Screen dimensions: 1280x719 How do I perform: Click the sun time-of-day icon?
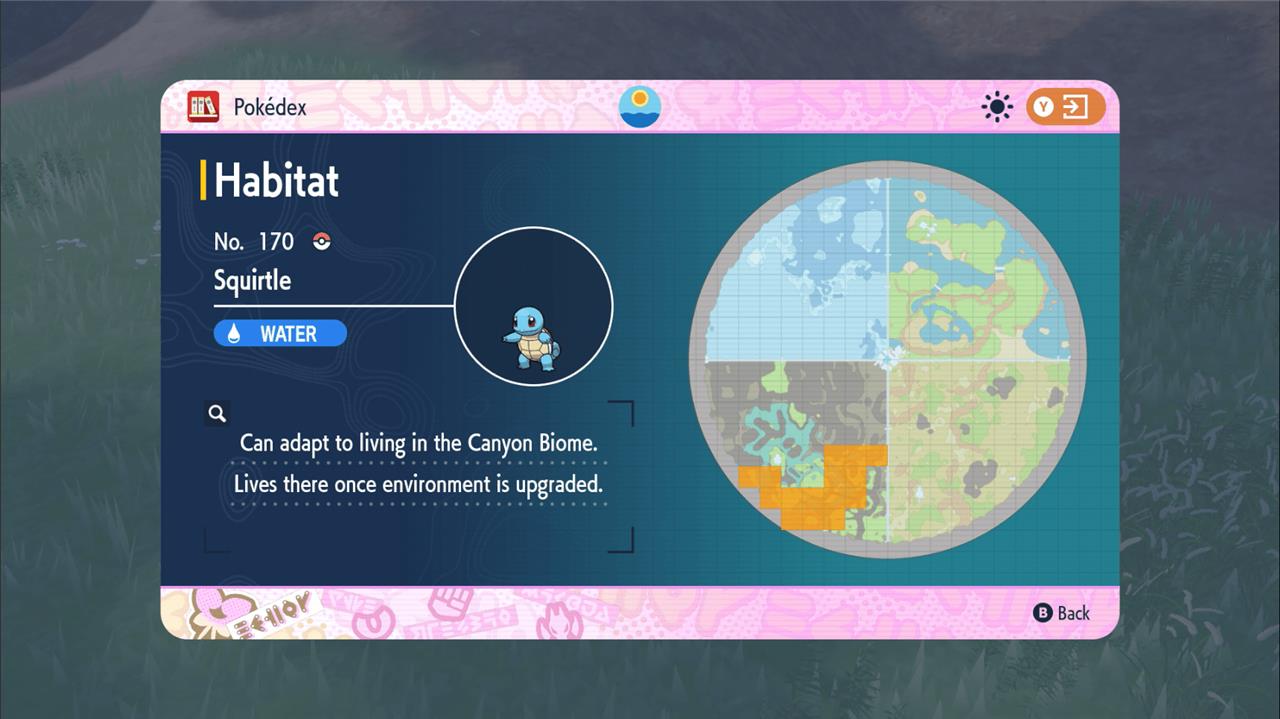[x=997, y=107]
